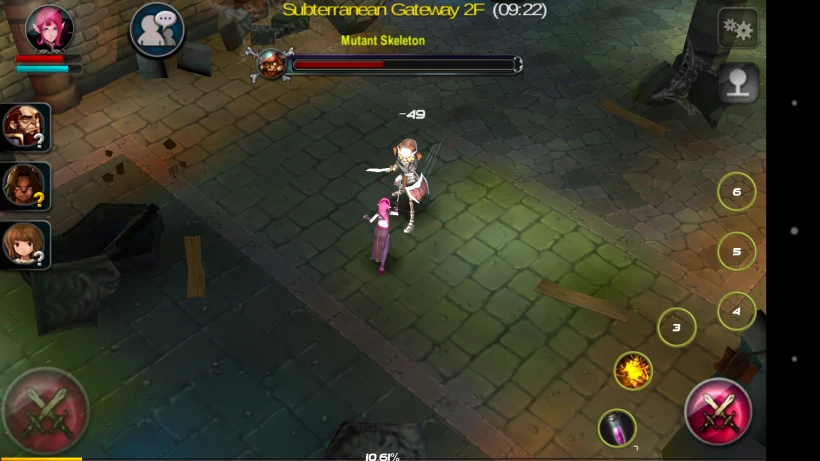Activate skill slot 4

(736, 311)
